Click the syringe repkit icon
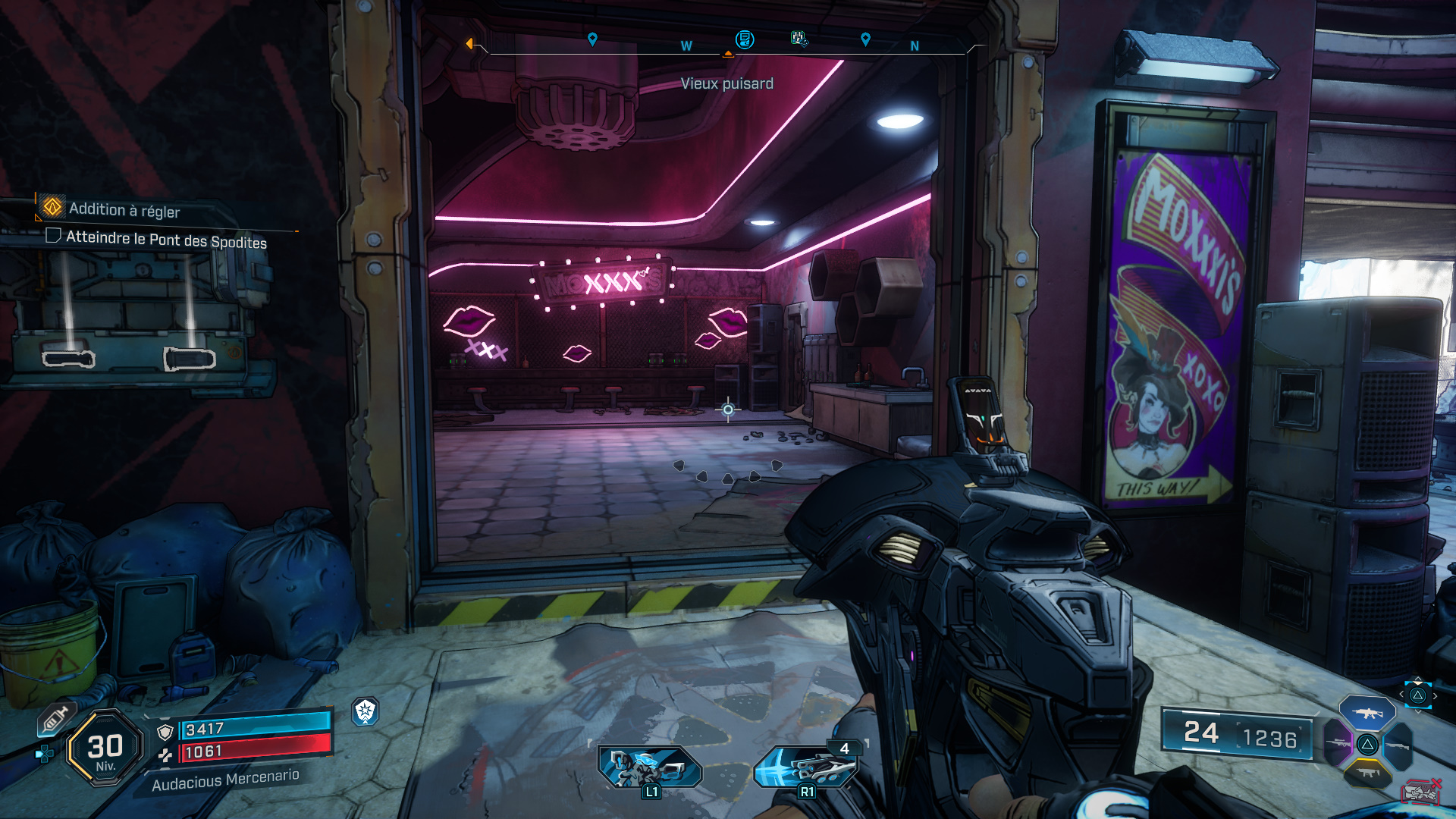 click(x=55, y=718)
